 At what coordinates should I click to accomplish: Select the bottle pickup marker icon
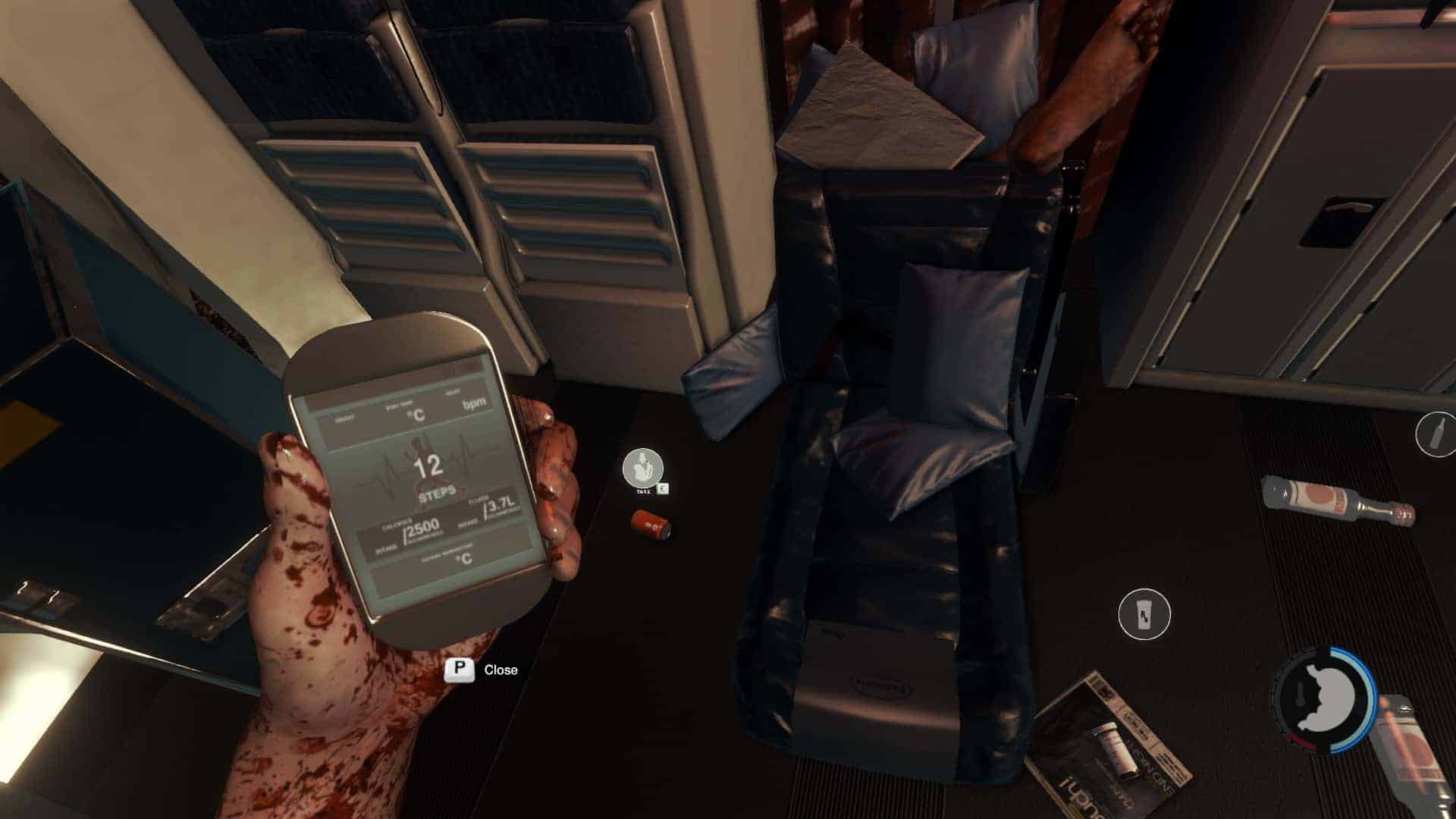tap(1436, 435)
